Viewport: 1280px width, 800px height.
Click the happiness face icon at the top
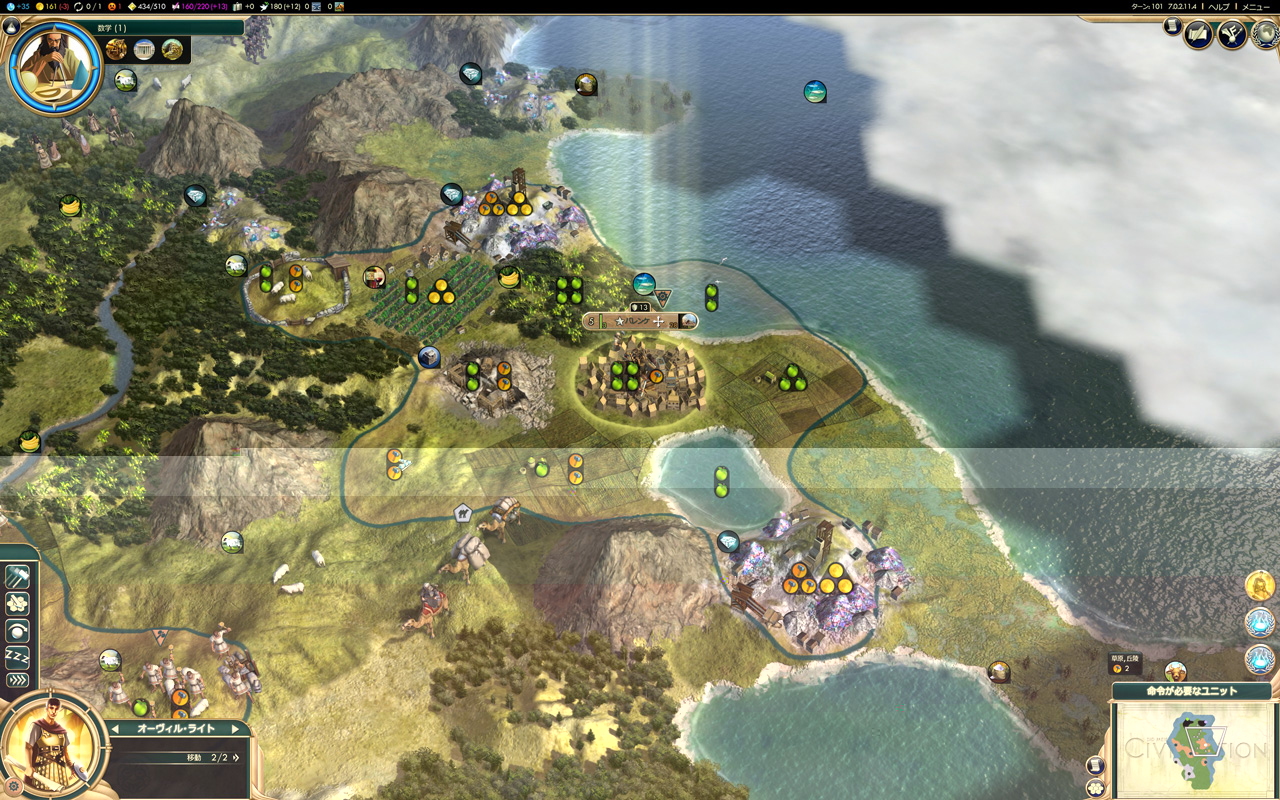110,7
